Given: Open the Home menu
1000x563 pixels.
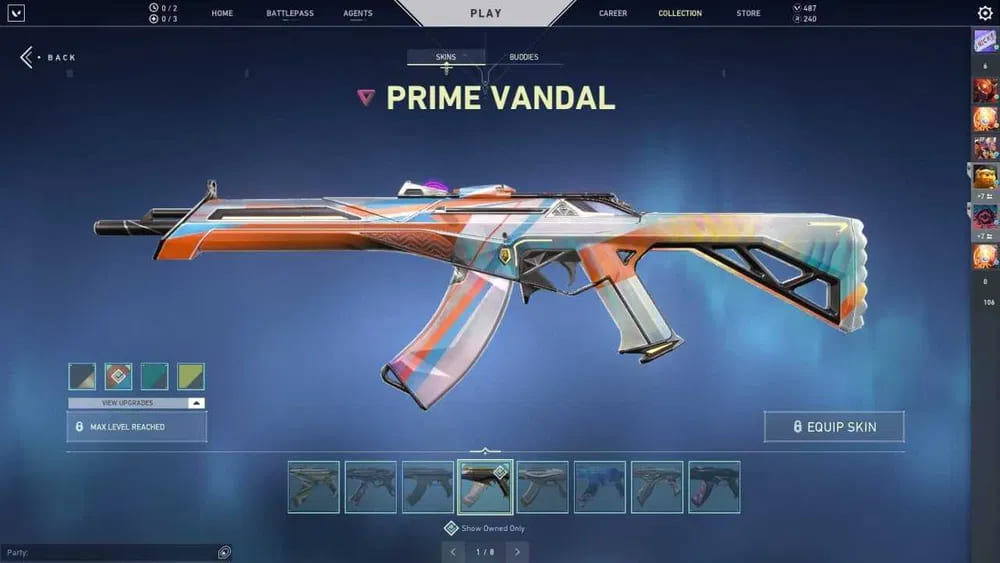Looking at the screenshot, I should click(222, 13).
